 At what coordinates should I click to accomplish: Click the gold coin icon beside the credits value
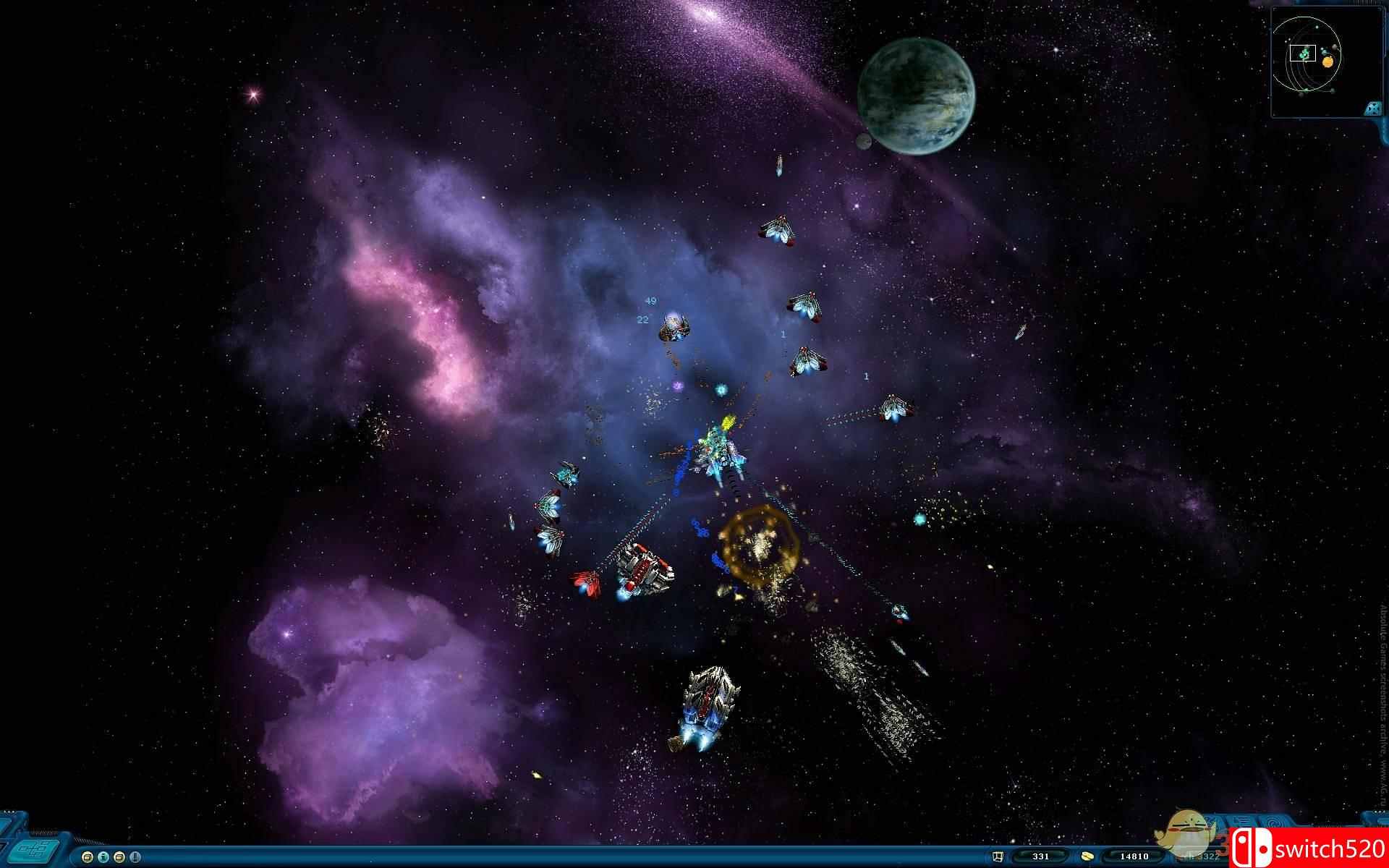pyautogui.click(x=1087, y=858)
